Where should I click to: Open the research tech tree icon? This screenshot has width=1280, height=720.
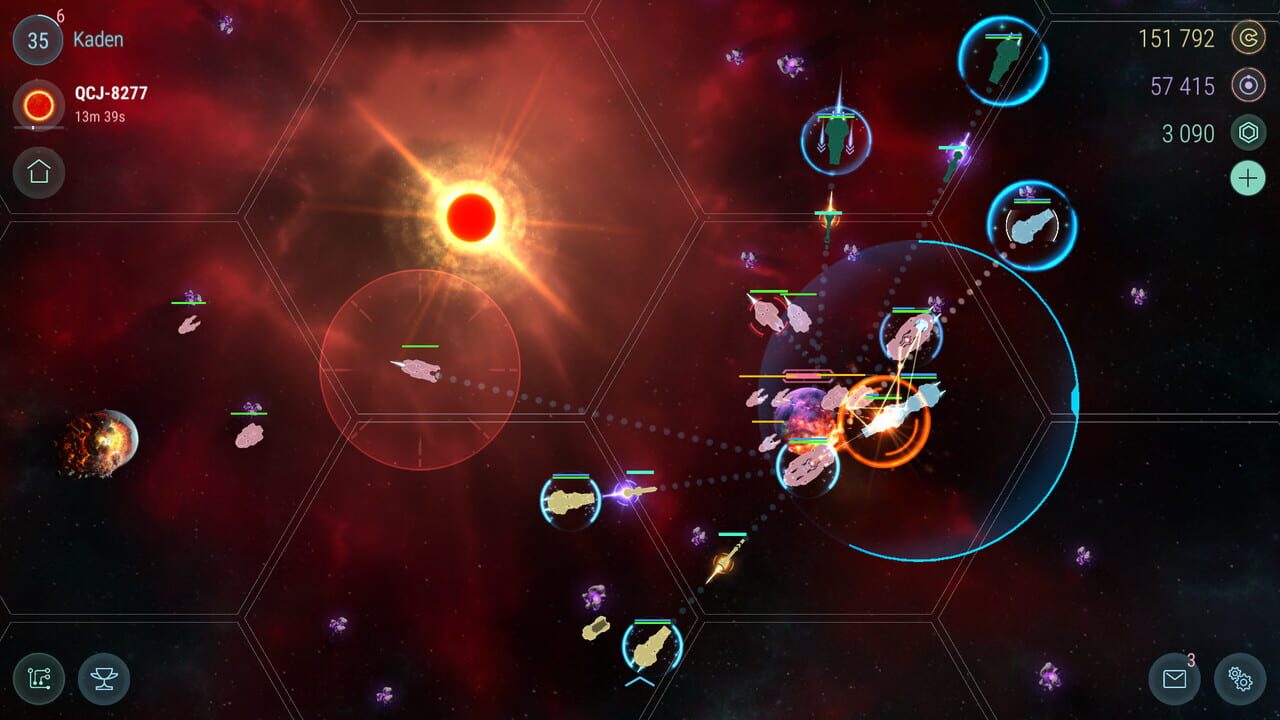click(x=37, y=679)
